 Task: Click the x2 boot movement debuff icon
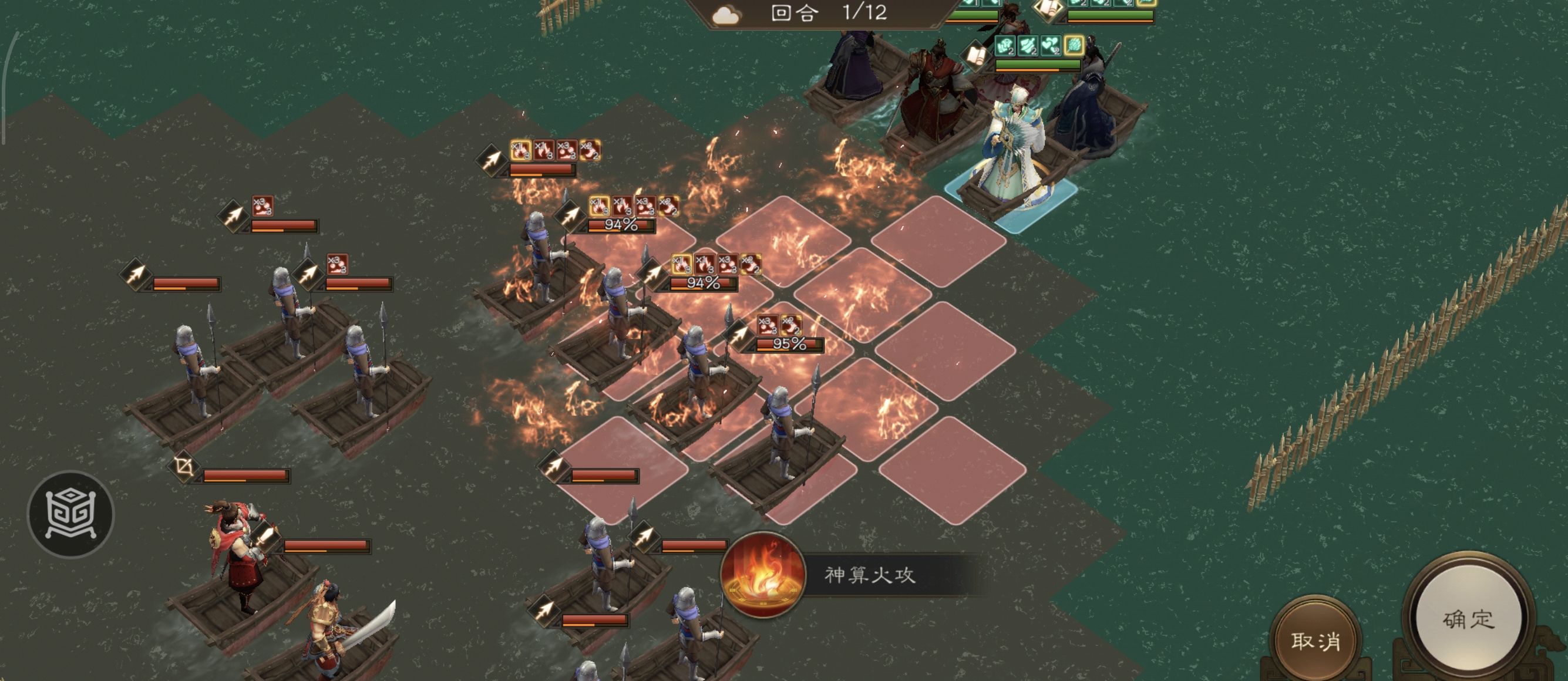[589, 150]
